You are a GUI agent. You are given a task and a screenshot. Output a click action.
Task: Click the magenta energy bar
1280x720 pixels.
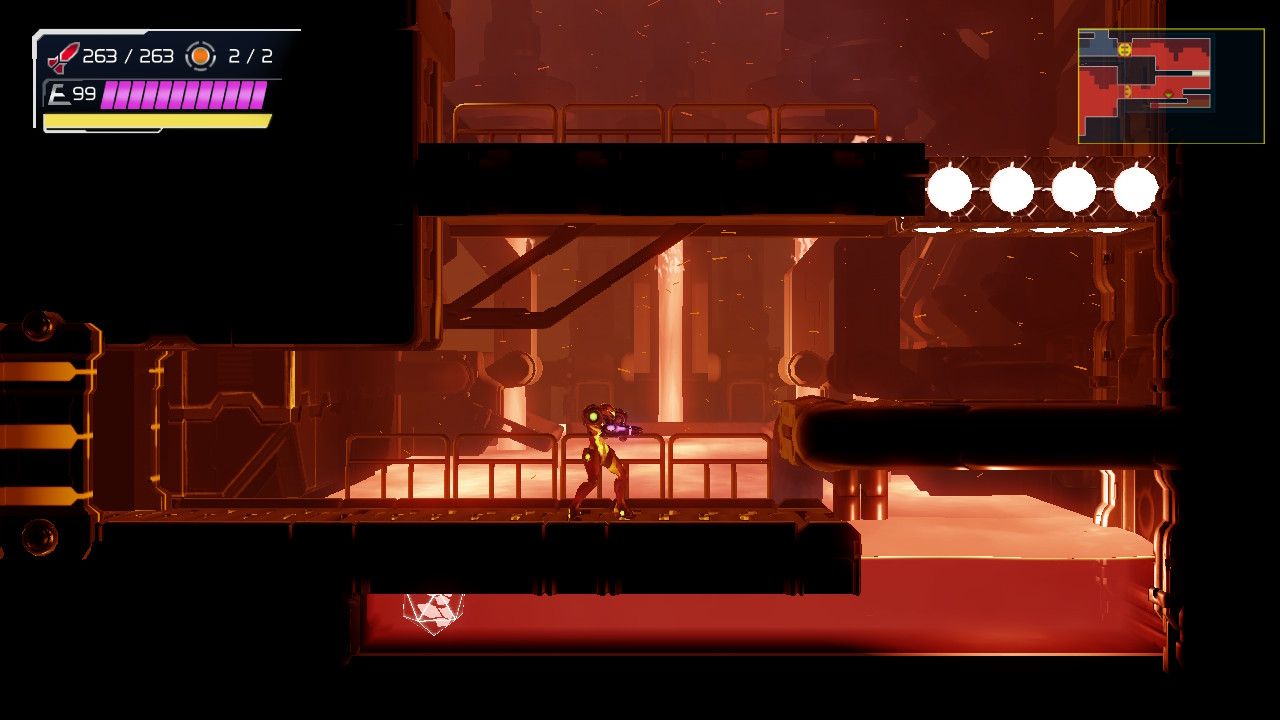pyautogui.click(x=185, y=97)
